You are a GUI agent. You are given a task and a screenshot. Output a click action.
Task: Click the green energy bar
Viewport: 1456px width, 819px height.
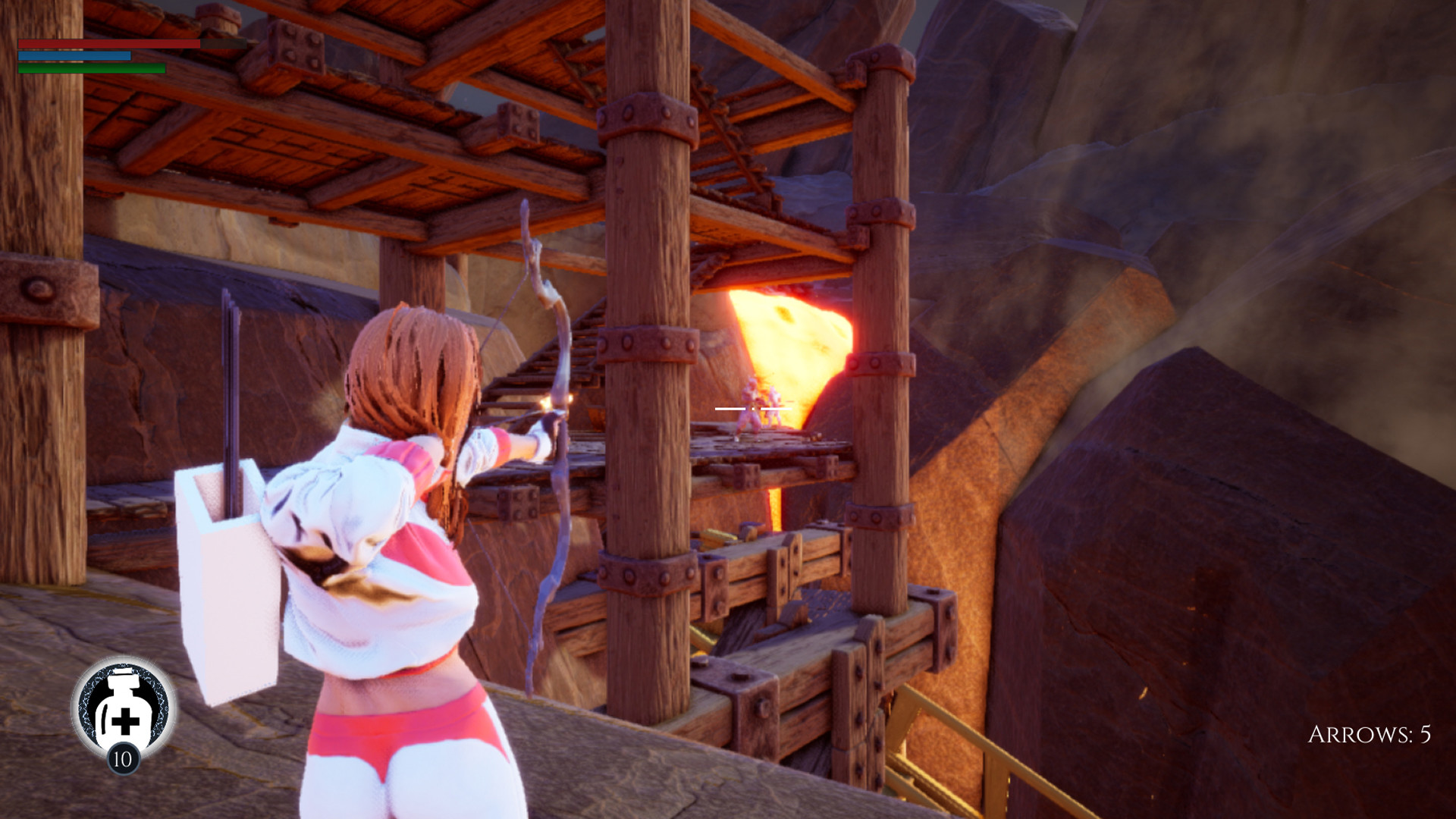(91, 68)
